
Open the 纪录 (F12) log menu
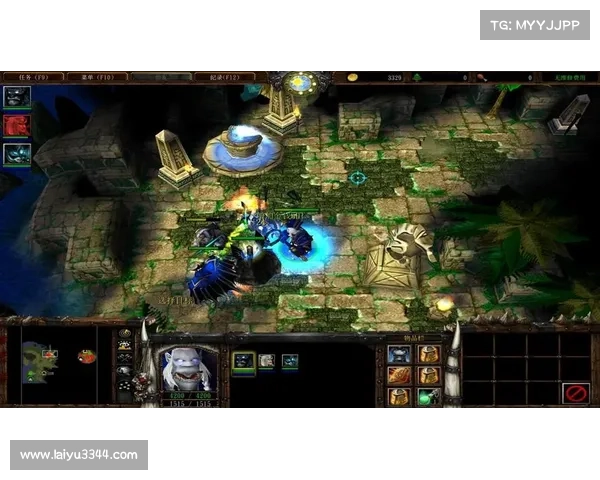[225, 76]
